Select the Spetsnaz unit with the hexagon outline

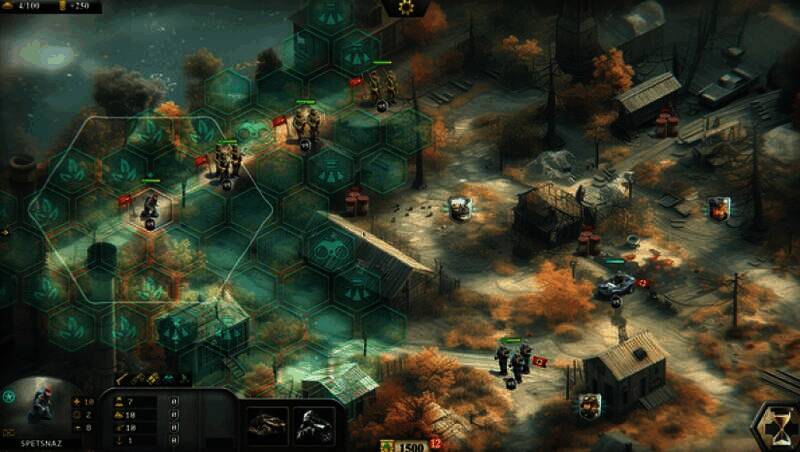tap(150, 205)
